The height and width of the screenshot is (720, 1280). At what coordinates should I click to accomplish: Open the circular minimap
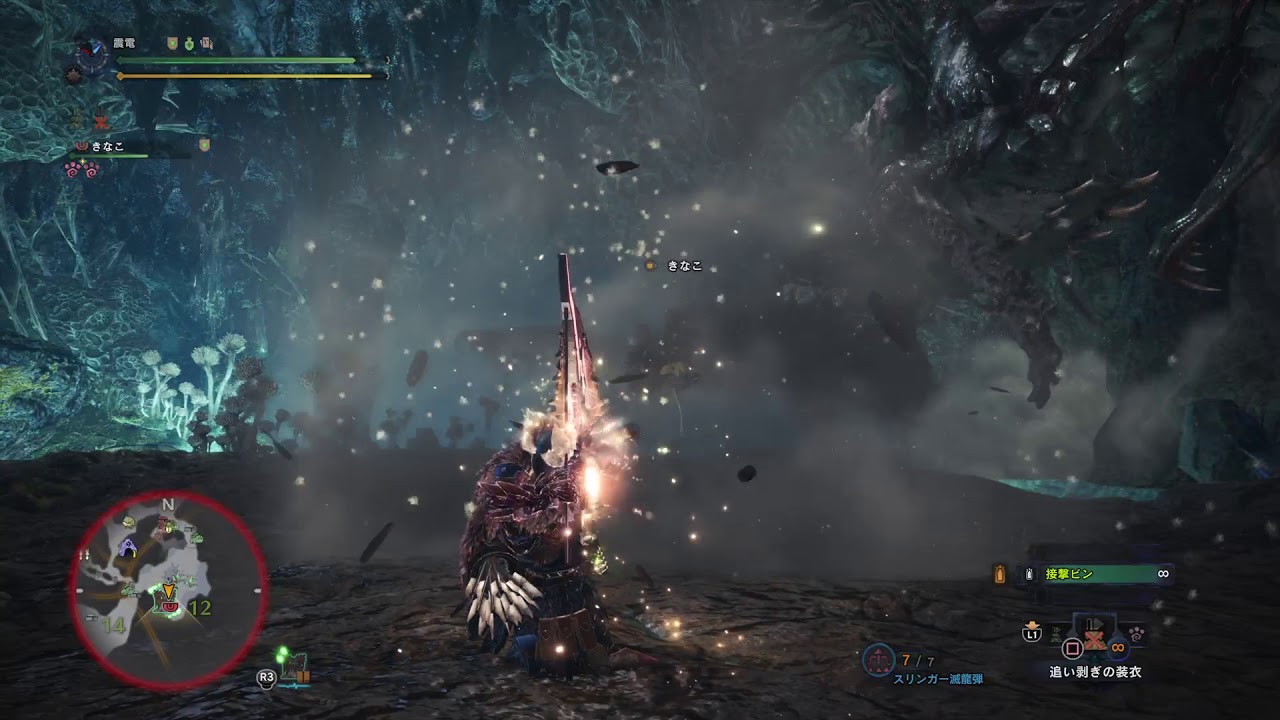(168, 590)
